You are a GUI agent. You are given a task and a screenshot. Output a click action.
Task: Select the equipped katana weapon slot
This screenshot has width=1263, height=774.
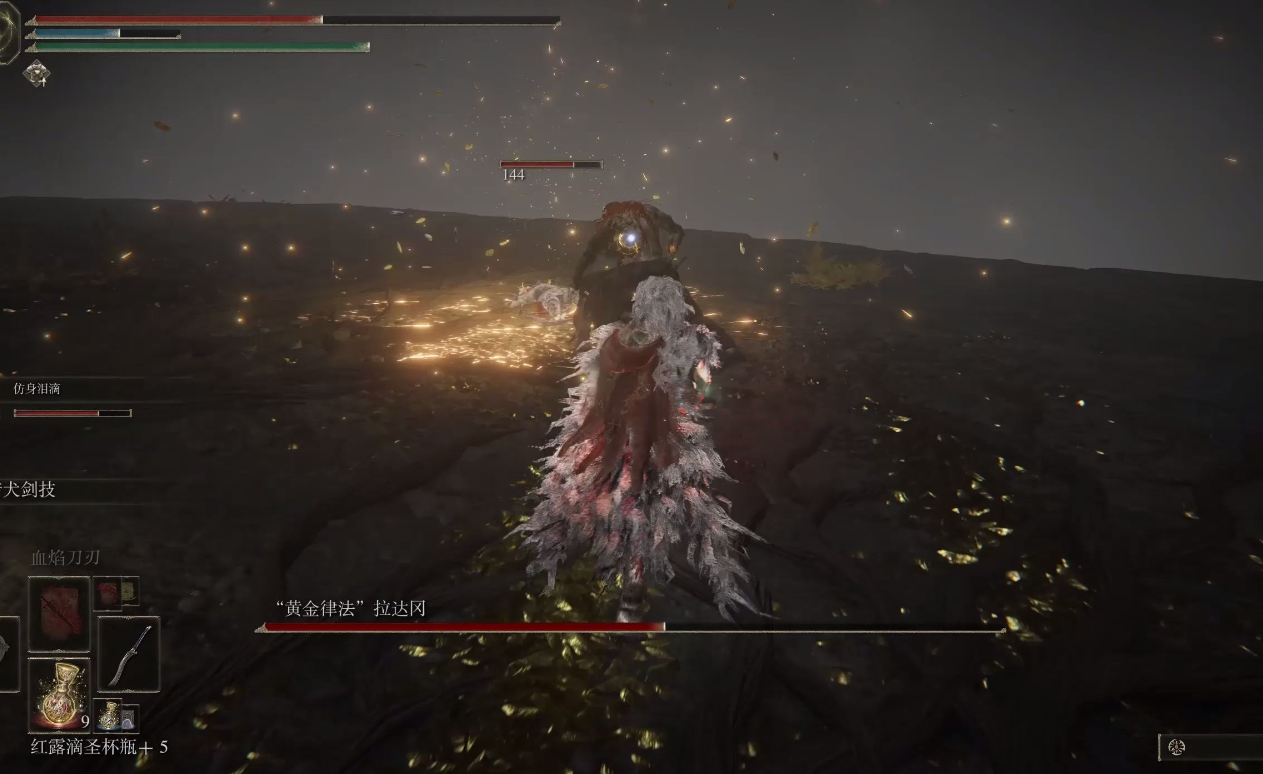tap(129, 653)
